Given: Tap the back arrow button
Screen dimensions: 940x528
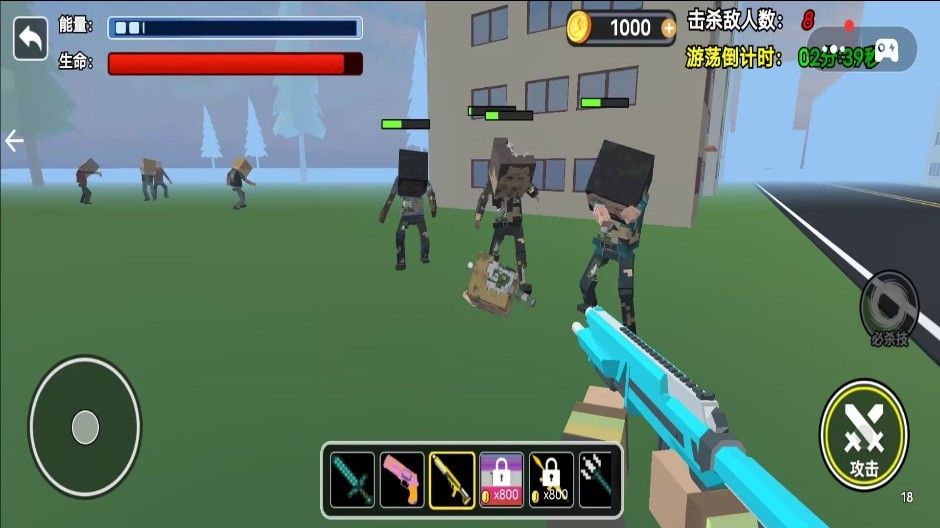Looking at the screenshot, I should point(30,39).
